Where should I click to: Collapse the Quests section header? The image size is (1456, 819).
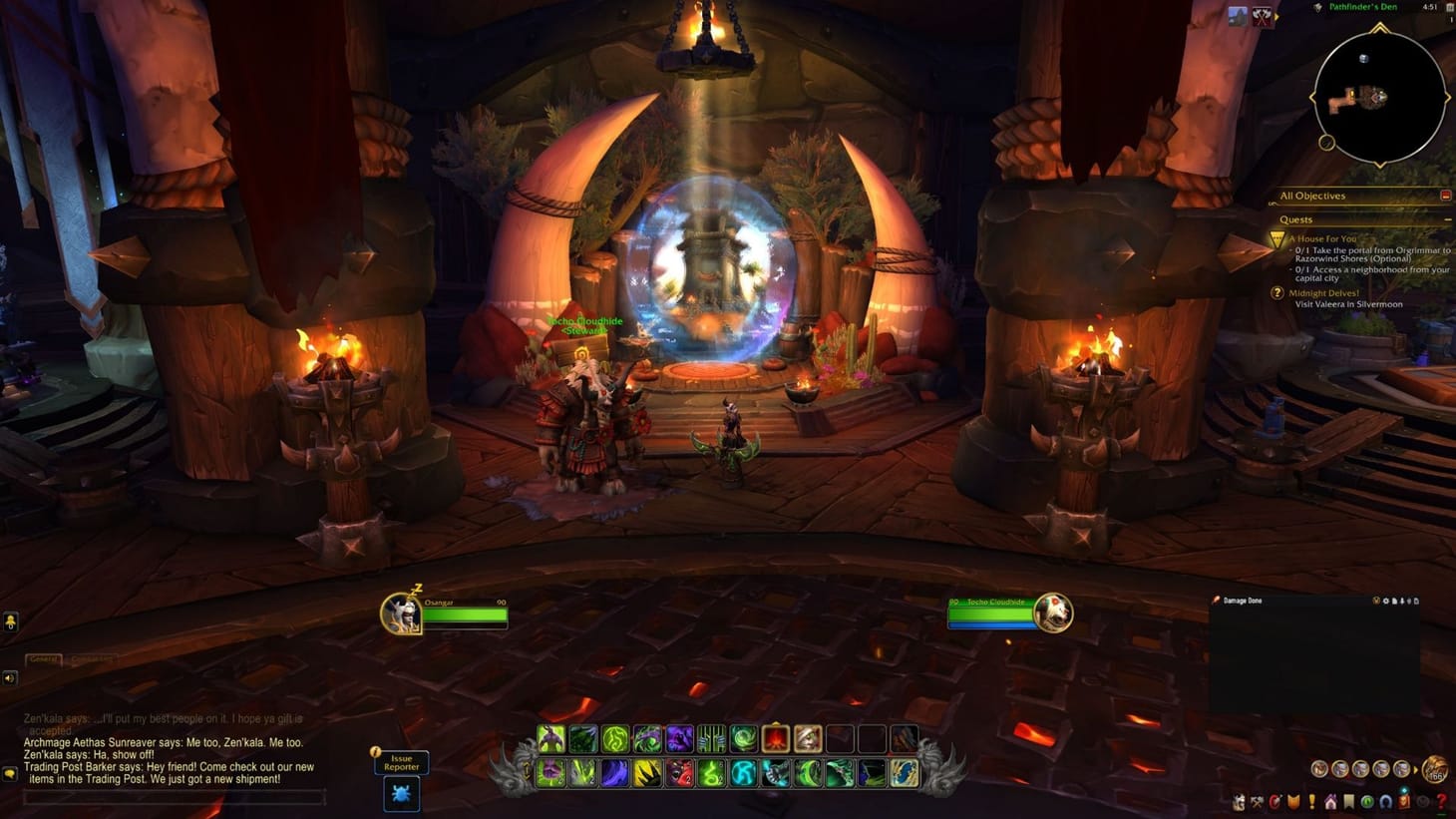pyautogui.click(x=1448, y=218)
